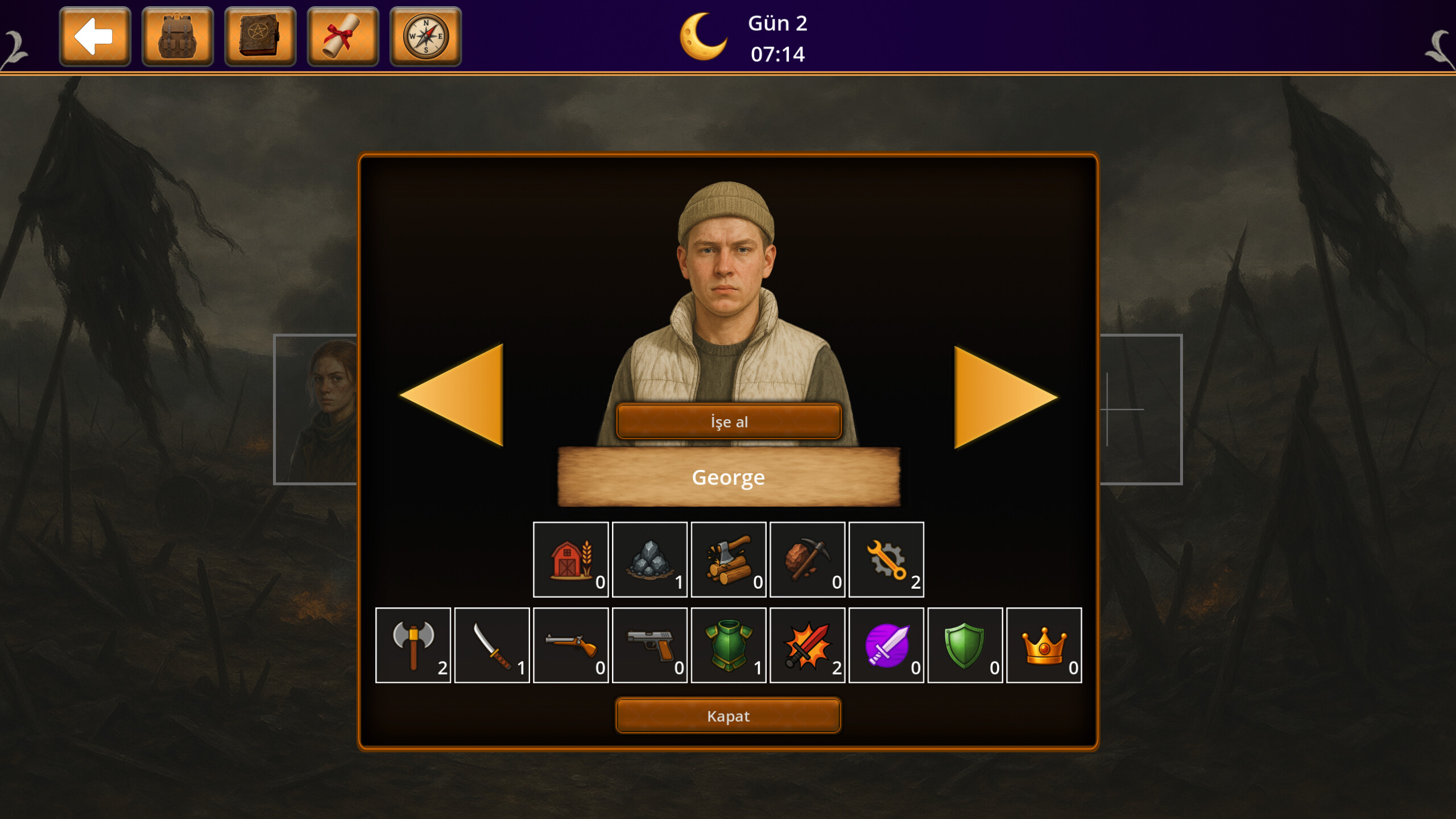Image resolution: width=1456 pixels, height=819 pixels.
Task: Select the pickaxe mining stat icon
Action: click(x=808, y=559)
